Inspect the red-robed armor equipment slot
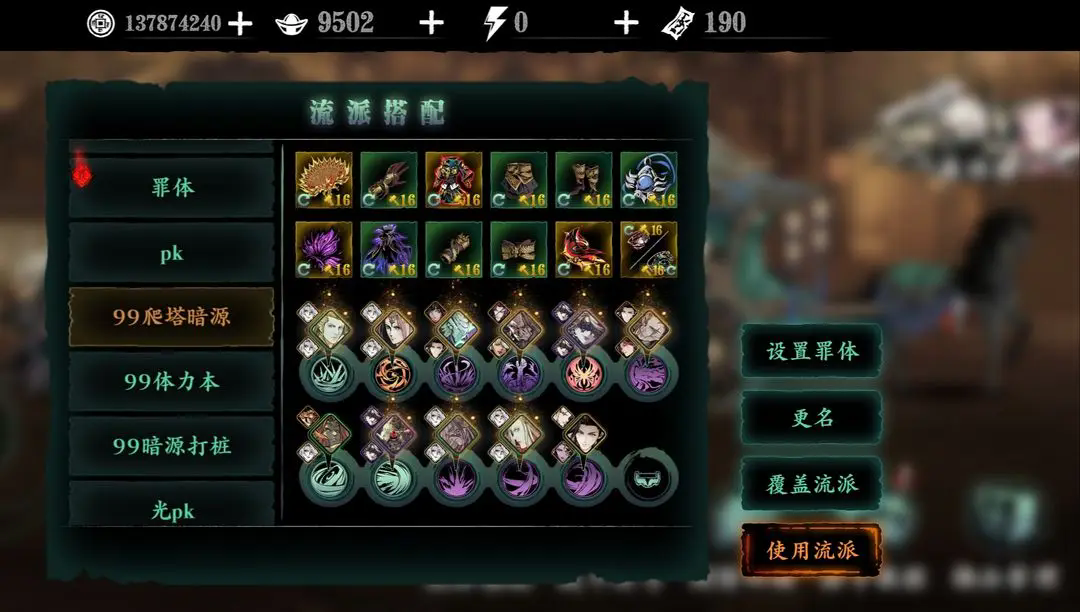Viewport: 1080px width, 612px height. pyautogui.click(x=454, y=180)
